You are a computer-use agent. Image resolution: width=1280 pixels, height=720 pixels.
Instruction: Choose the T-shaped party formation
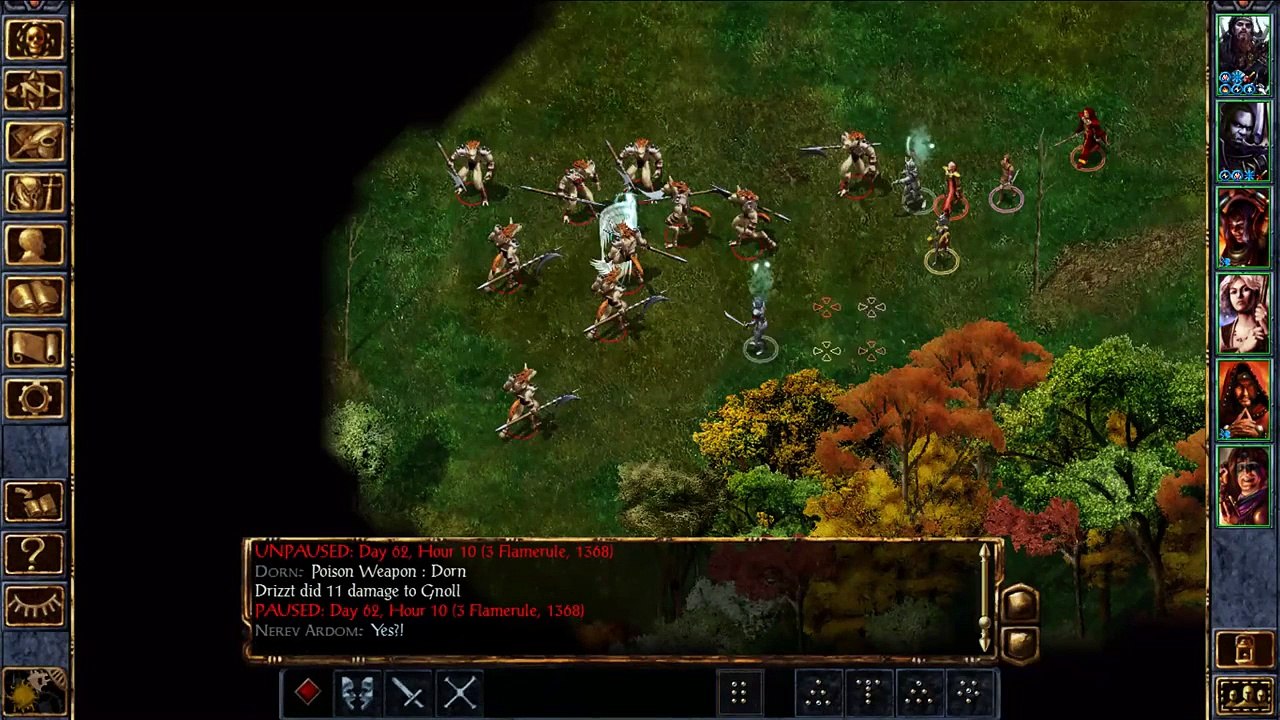(x=869, y=692)
